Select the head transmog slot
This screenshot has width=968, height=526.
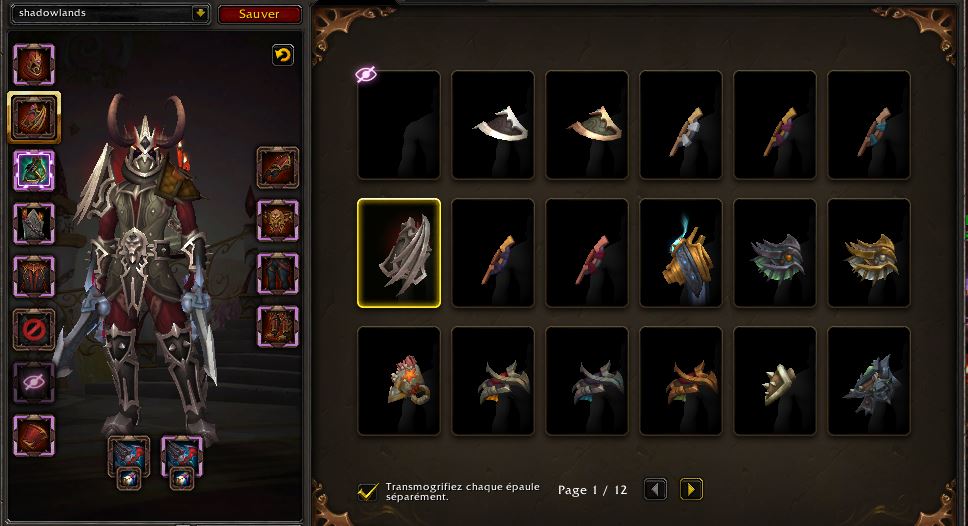tap(34, 65)
